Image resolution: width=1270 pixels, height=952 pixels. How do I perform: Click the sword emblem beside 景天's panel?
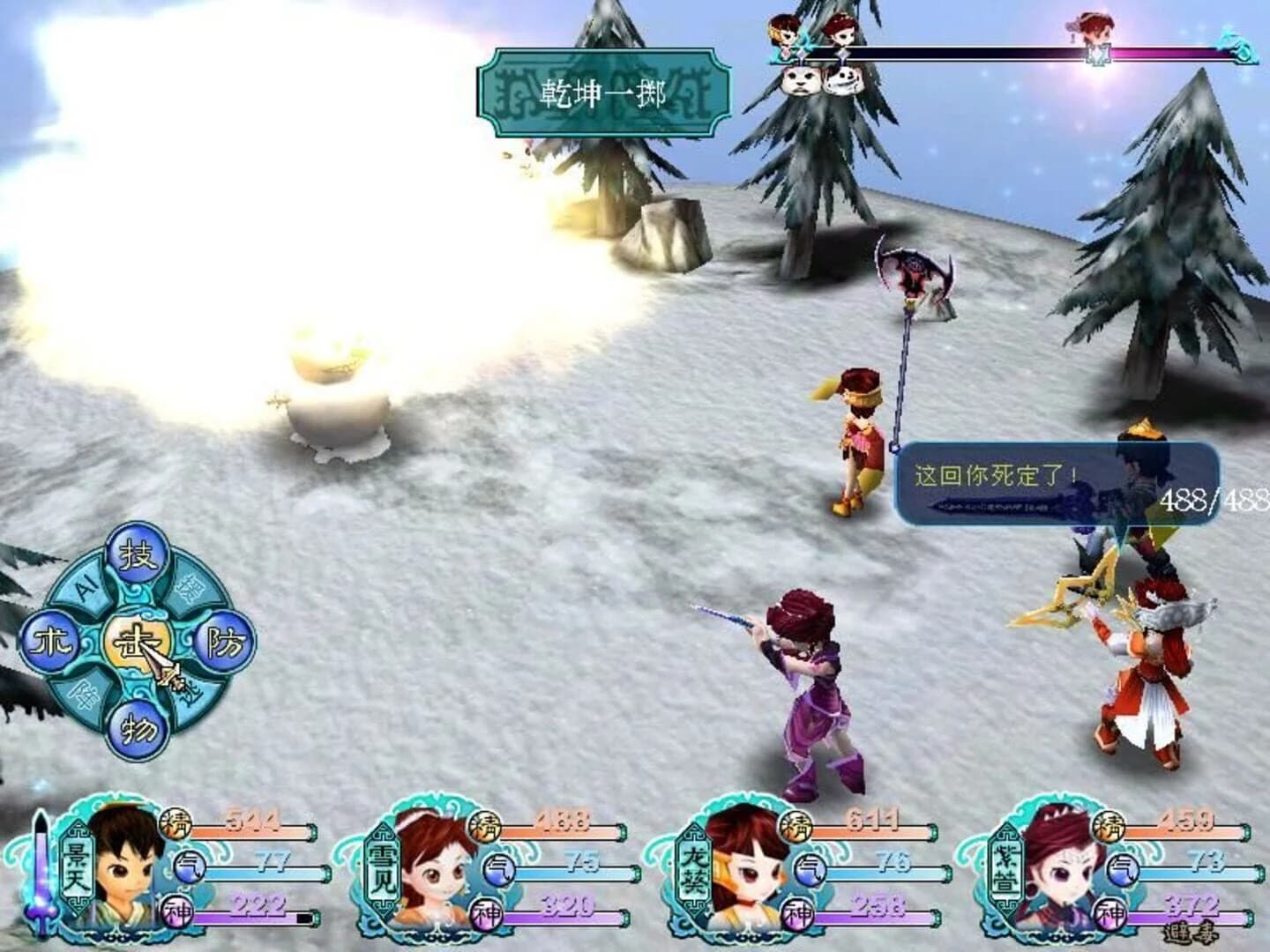[42, 868]
